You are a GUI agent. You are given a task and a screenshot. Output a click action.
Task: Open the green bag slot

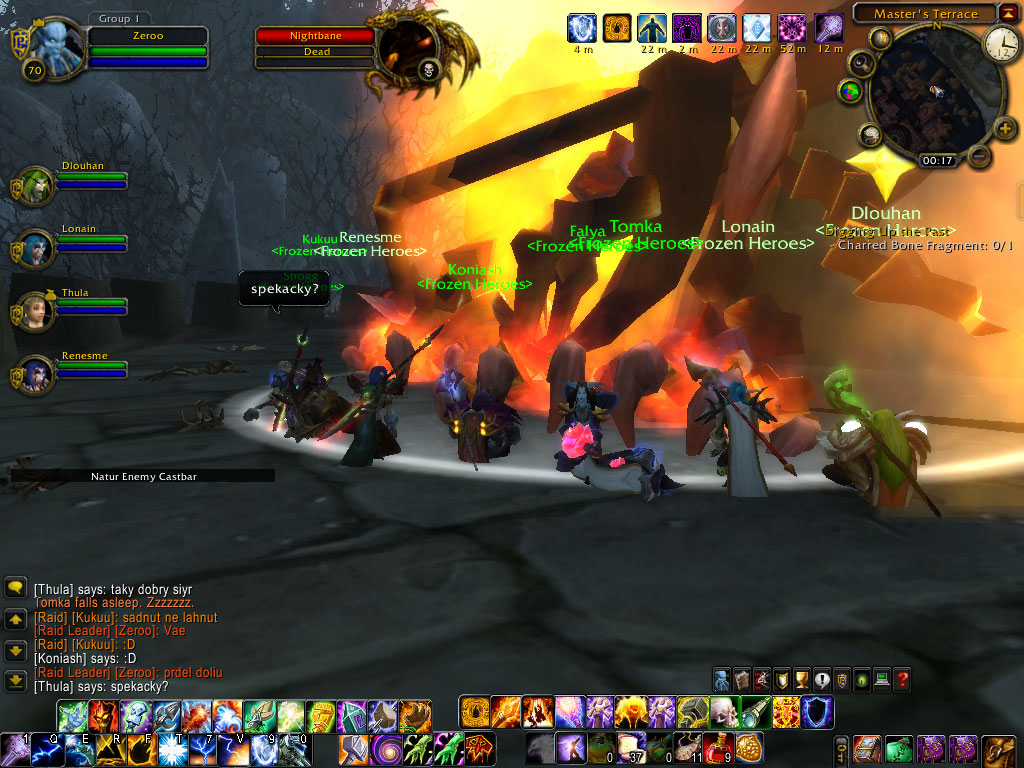(899, 748)
